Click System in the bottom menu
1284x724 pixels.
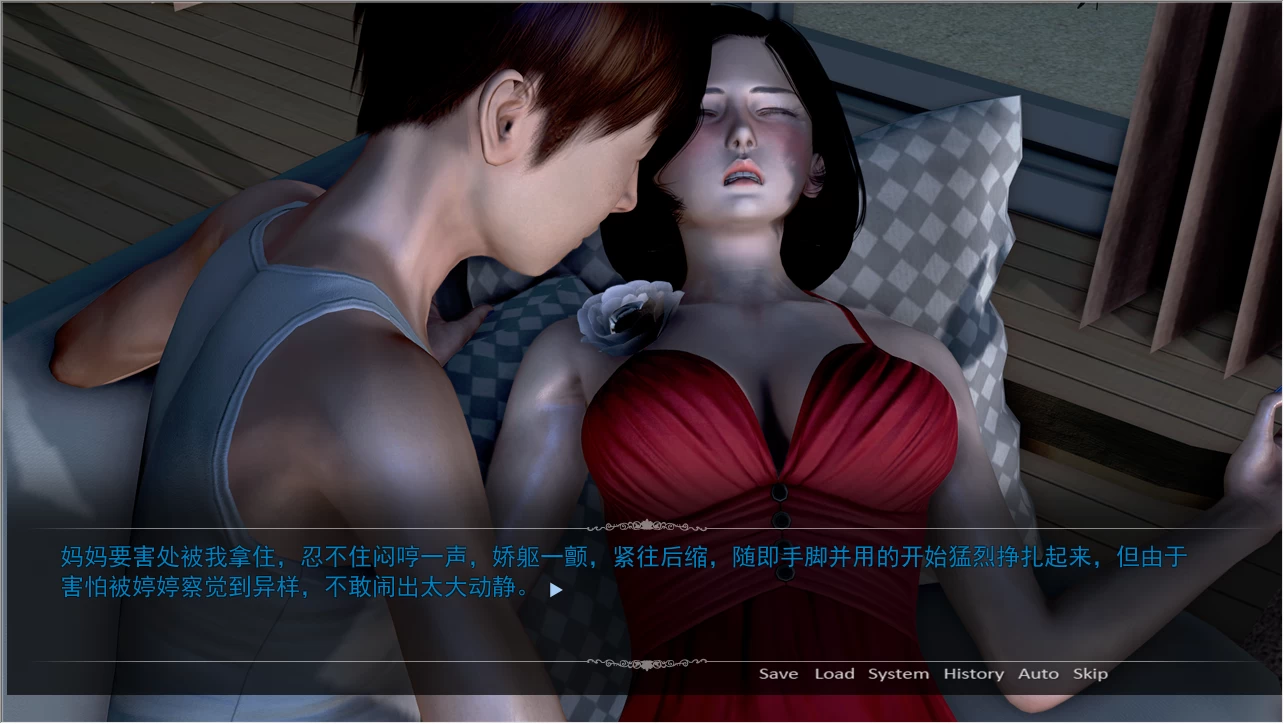coord(897,673)
